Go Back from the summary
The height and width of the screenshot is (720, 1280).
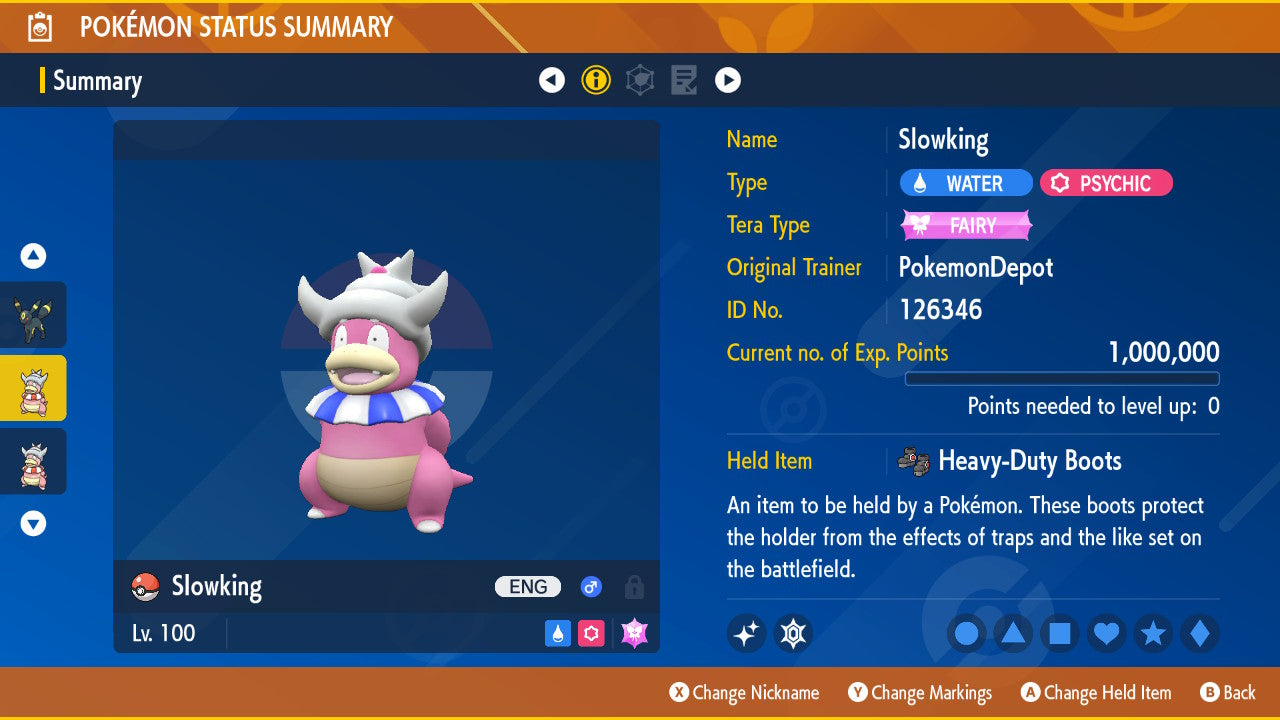coord(1227,692)
